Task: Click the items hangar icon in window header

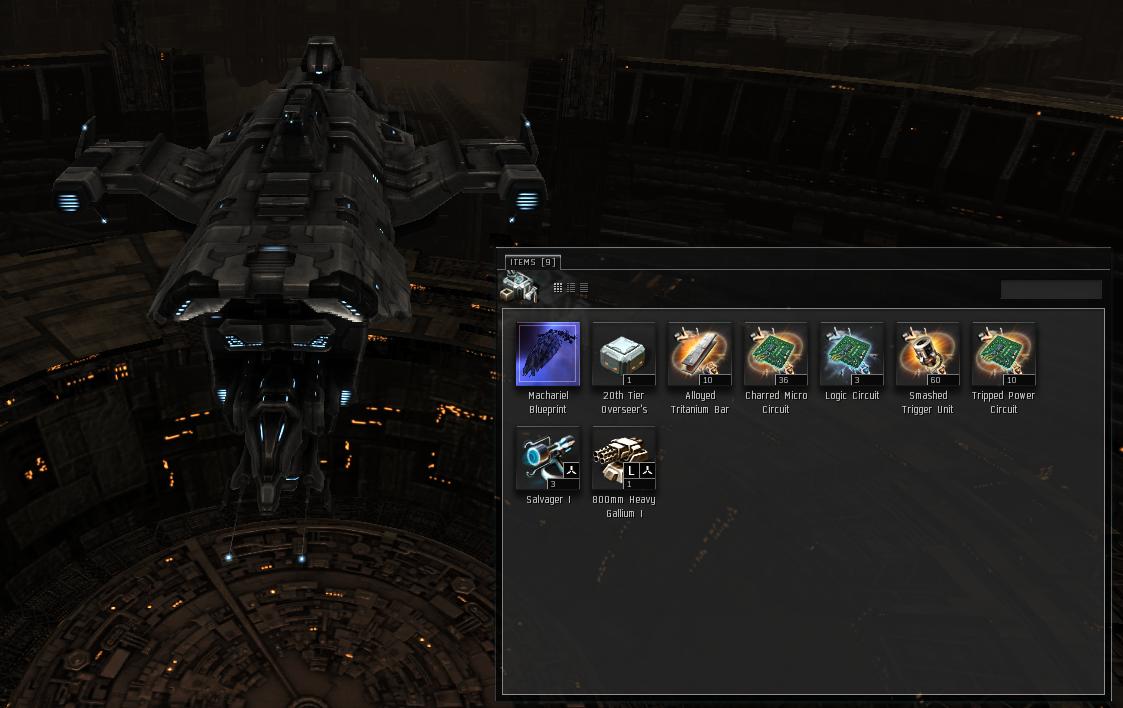Action: click(x=519, y=287)
